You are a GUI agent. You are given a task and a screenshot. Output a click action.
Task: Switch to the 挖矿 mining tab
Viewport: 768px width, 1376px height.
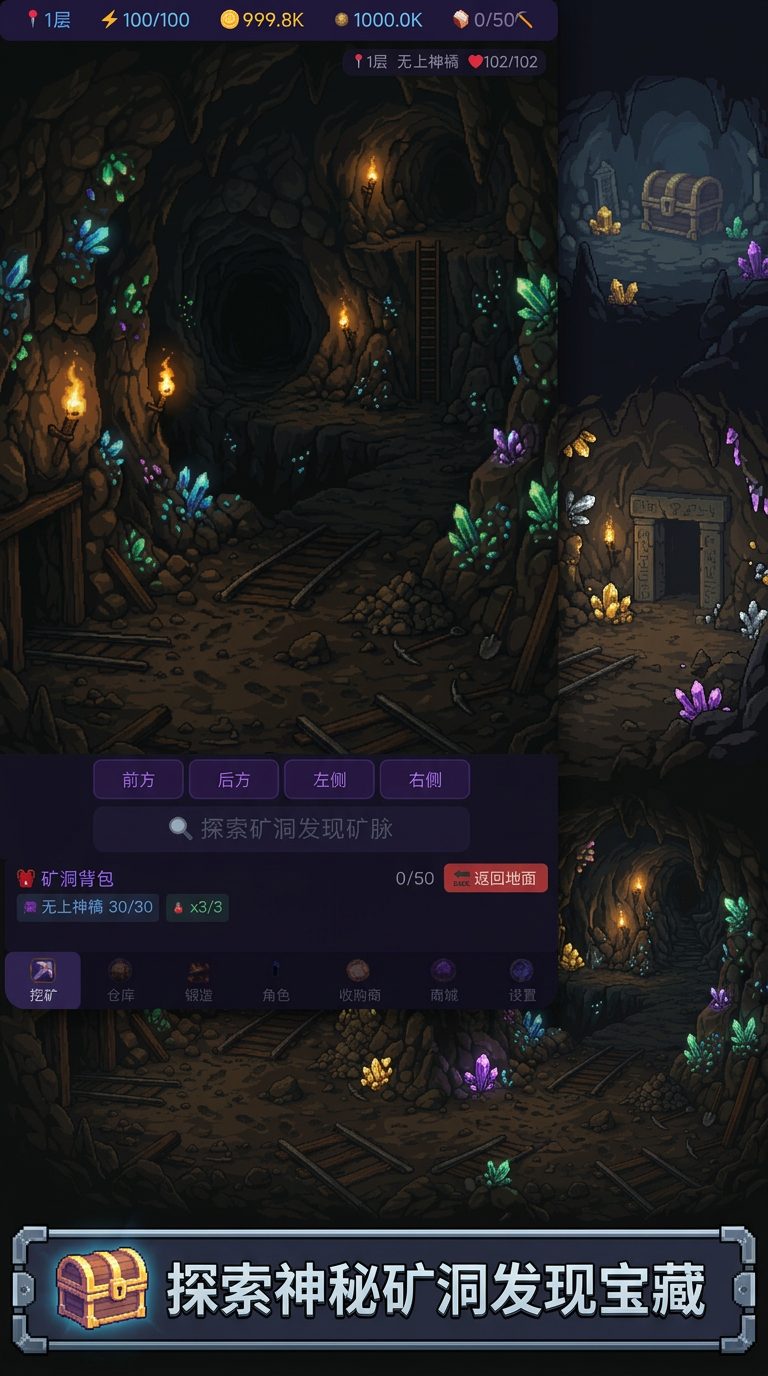43,981
